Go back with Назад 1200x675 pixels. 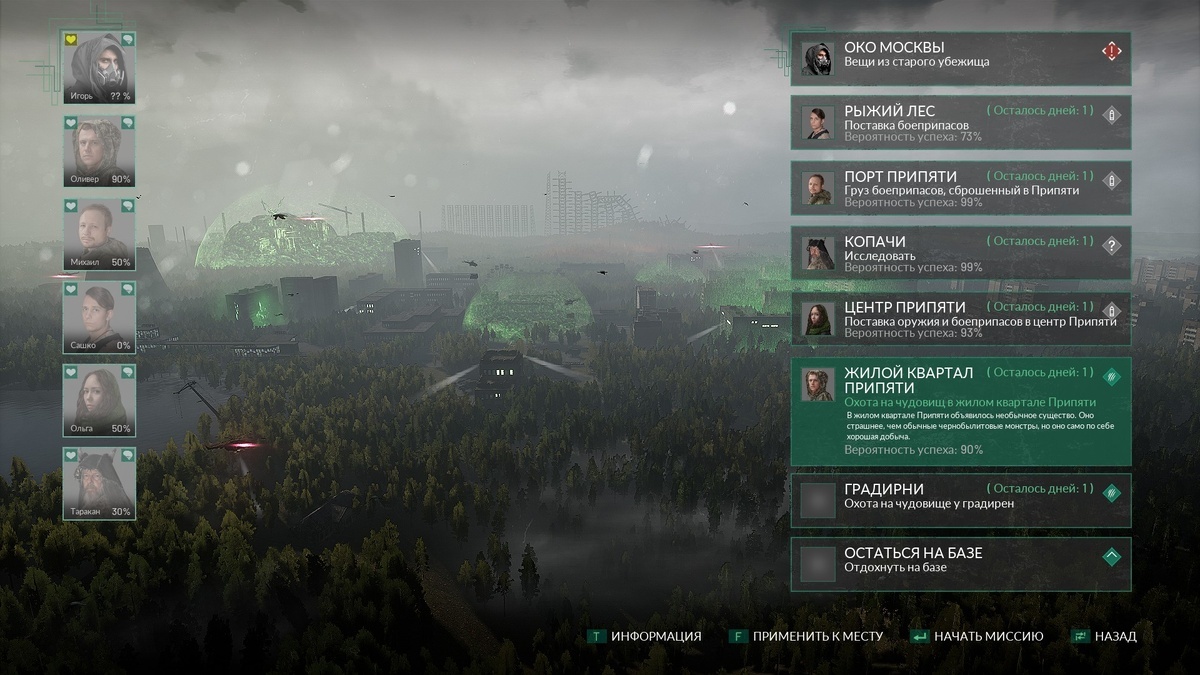pyautogui.click(x=1104, y=636)
